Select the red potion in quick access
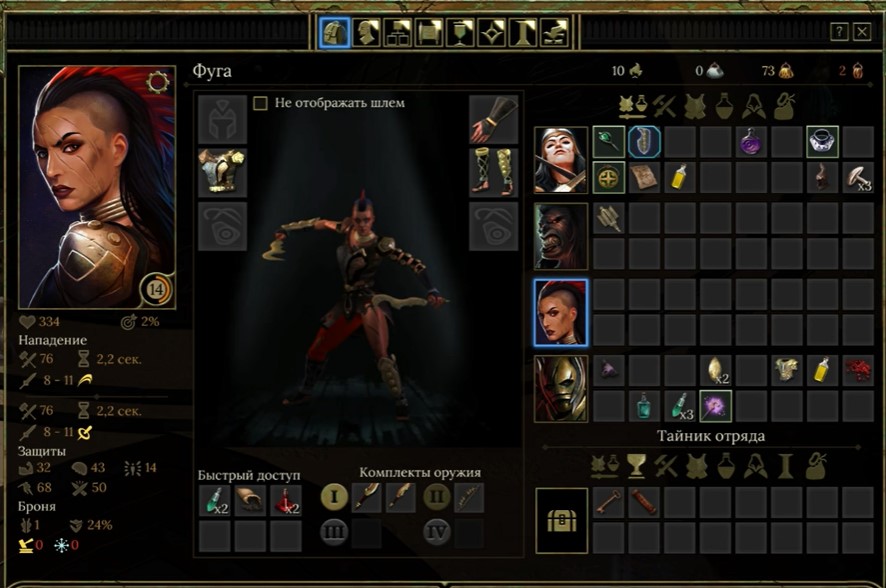 click(285, 500)
